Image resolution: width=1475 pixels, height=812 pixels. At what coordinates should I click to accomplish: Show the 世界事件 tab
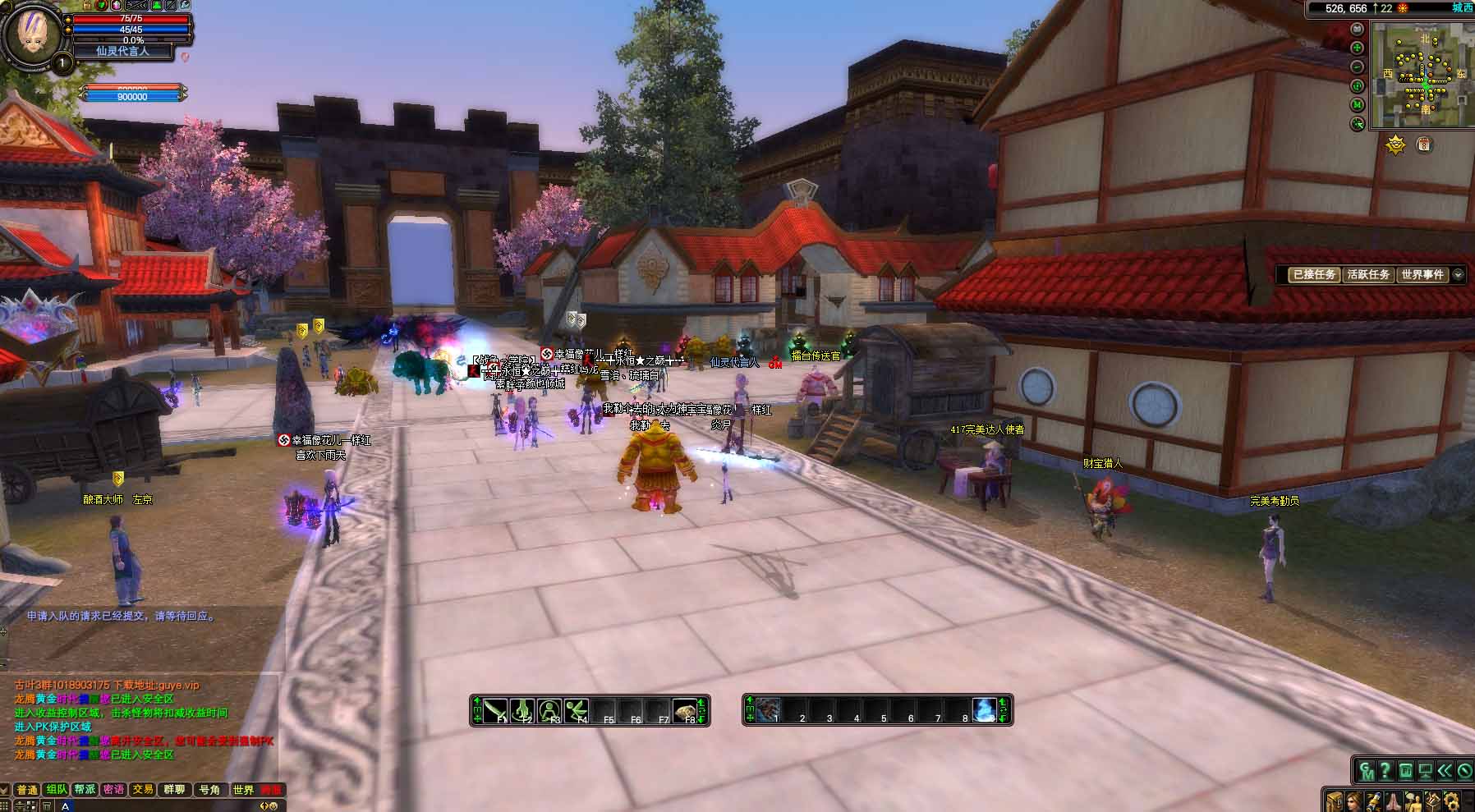(1422, 275)
